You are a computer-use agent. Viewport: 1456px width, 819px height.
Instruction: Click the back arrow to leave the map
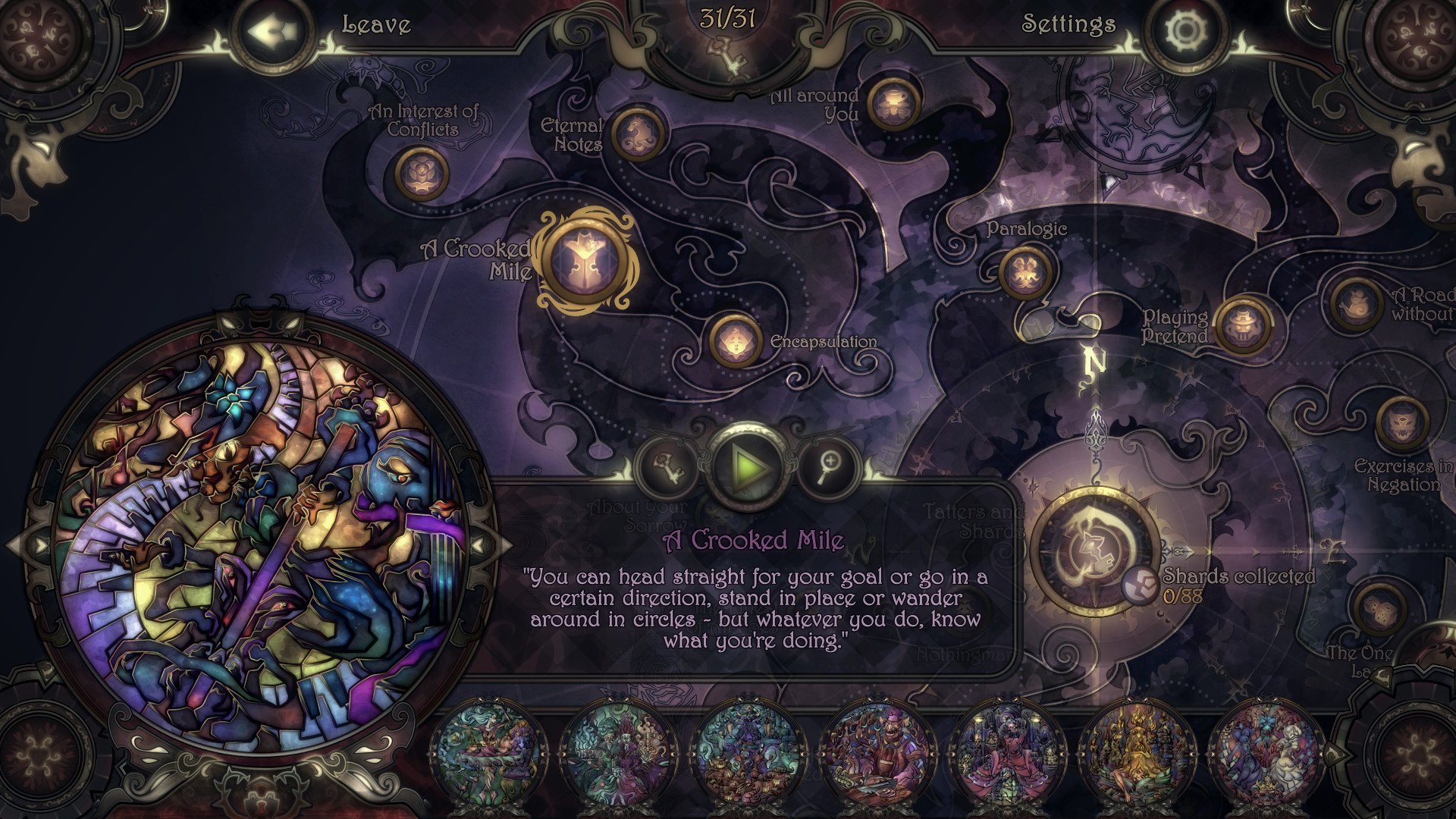(x=273, y=30)
